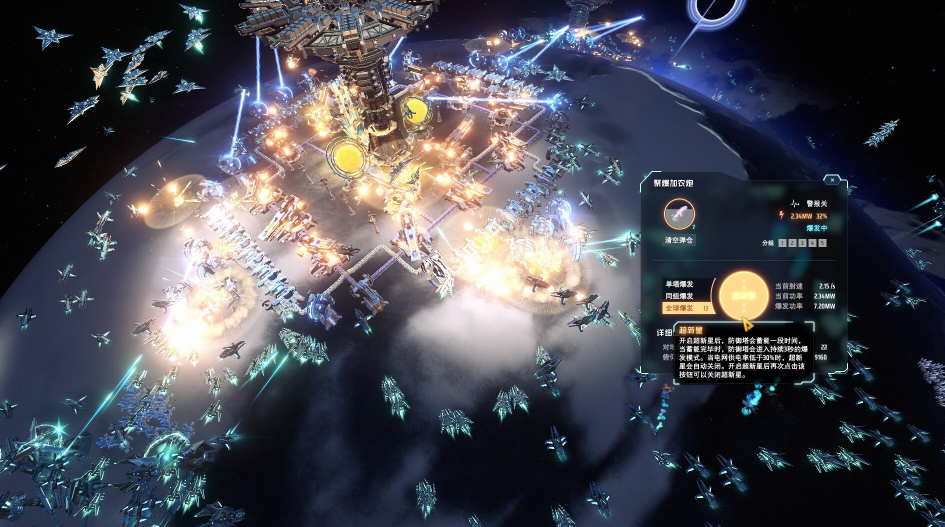This screenshot has width=945, height=527.
Task: Assign turret to group 1
Action: pos(783,243)
